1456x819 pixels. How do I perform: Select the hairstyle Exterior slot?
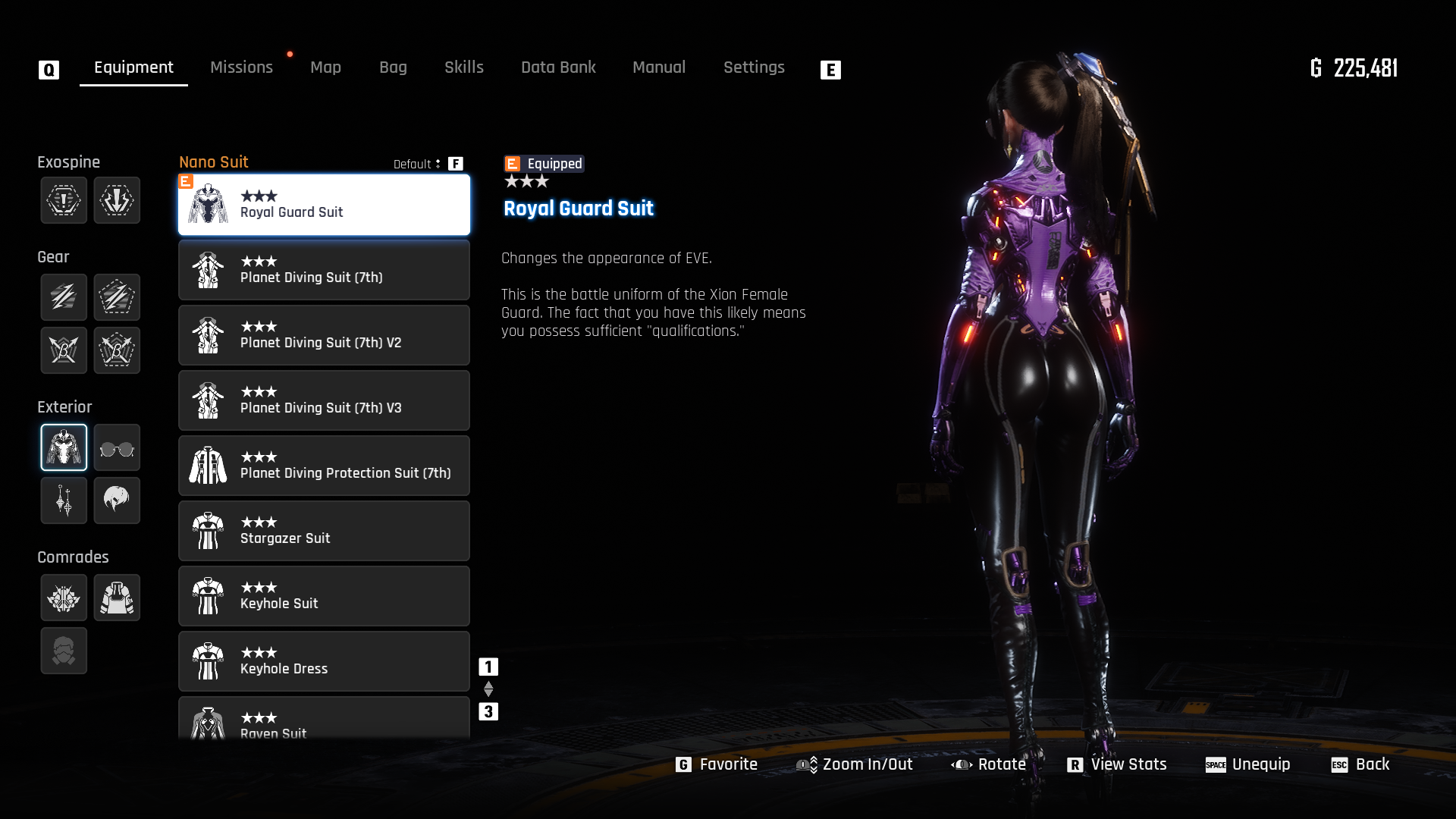pyautogui.click(x=117, y=500)
